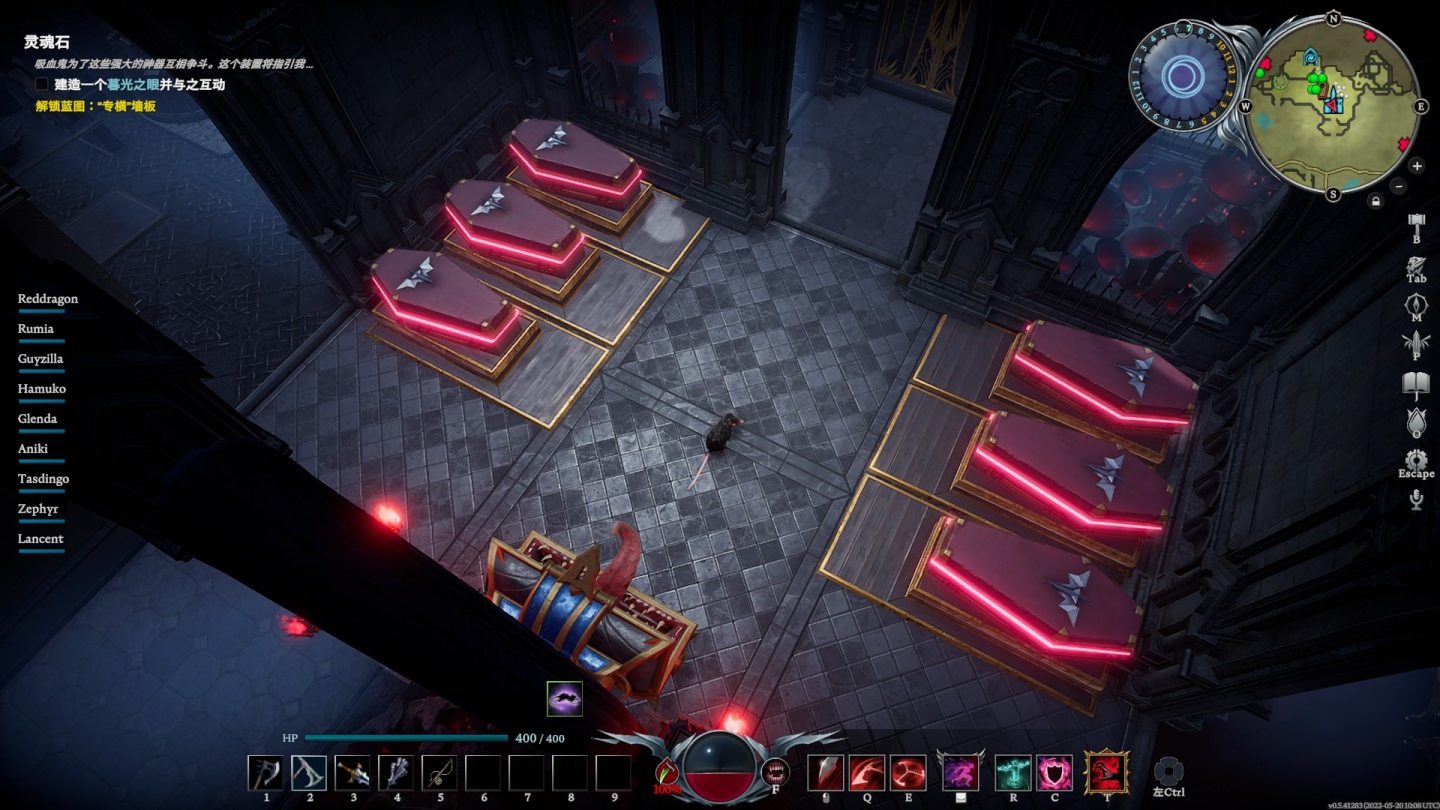Activate the purple dash travel ability

pos(961,773)
